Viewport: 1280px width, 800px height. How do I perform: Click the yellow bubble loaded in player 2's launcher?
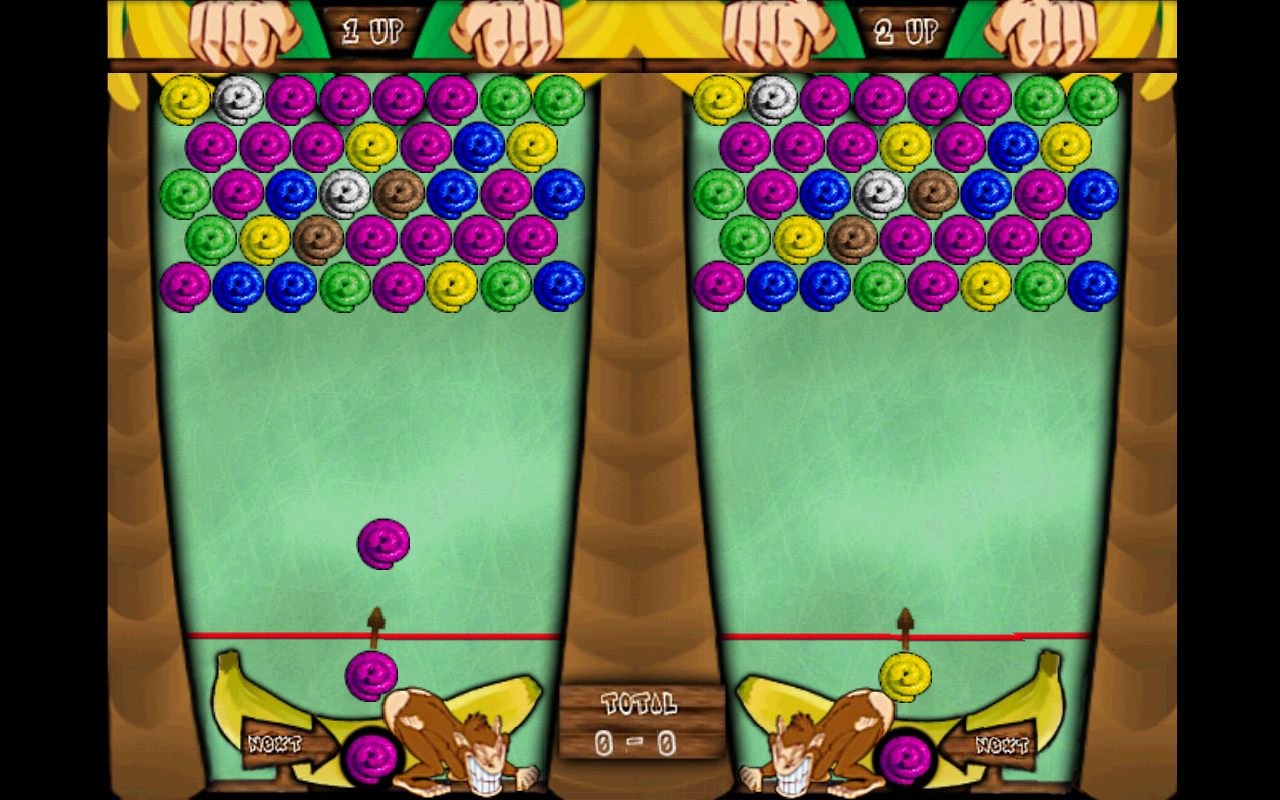[905, 676]
